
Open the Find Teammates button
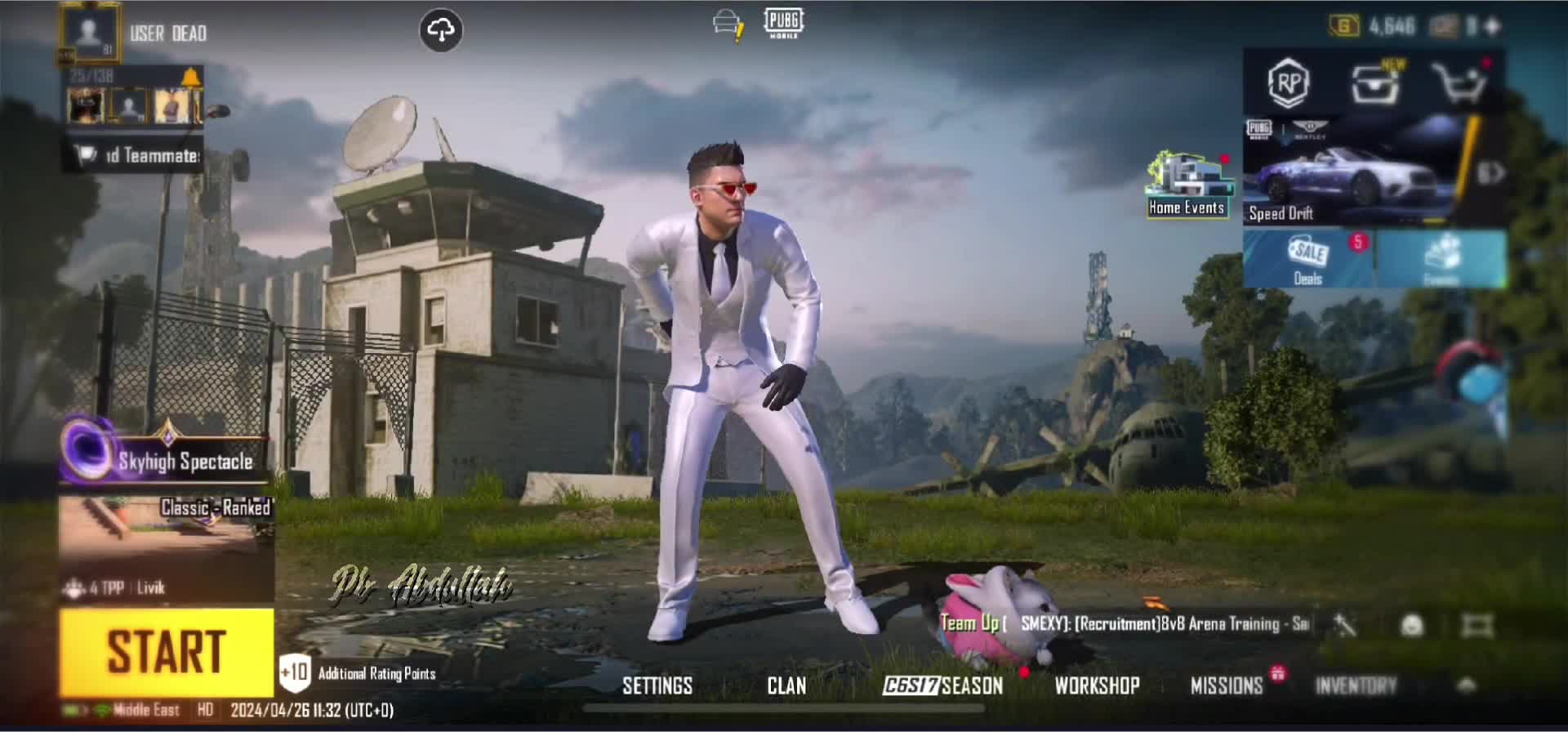tap(136, 155)
